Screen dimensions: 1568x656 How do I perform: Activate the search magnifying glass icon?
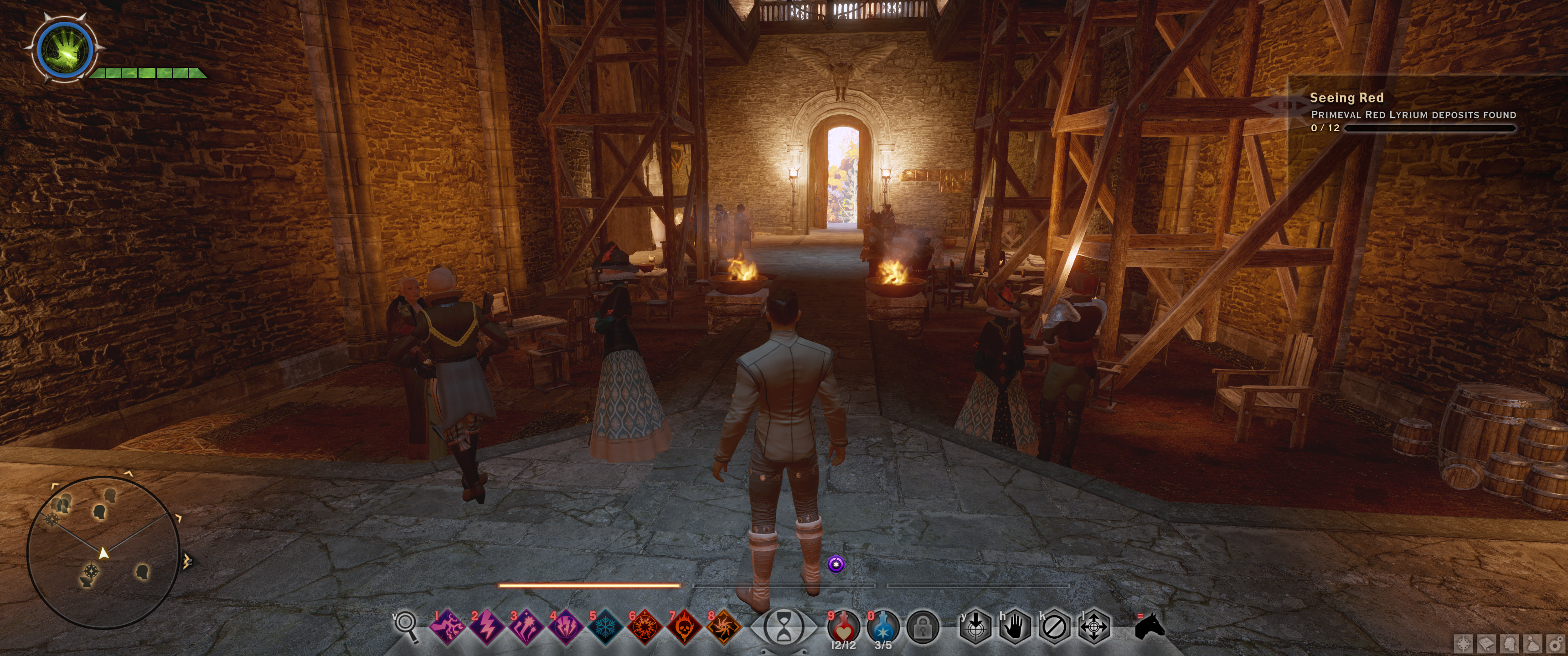point(406,625)
